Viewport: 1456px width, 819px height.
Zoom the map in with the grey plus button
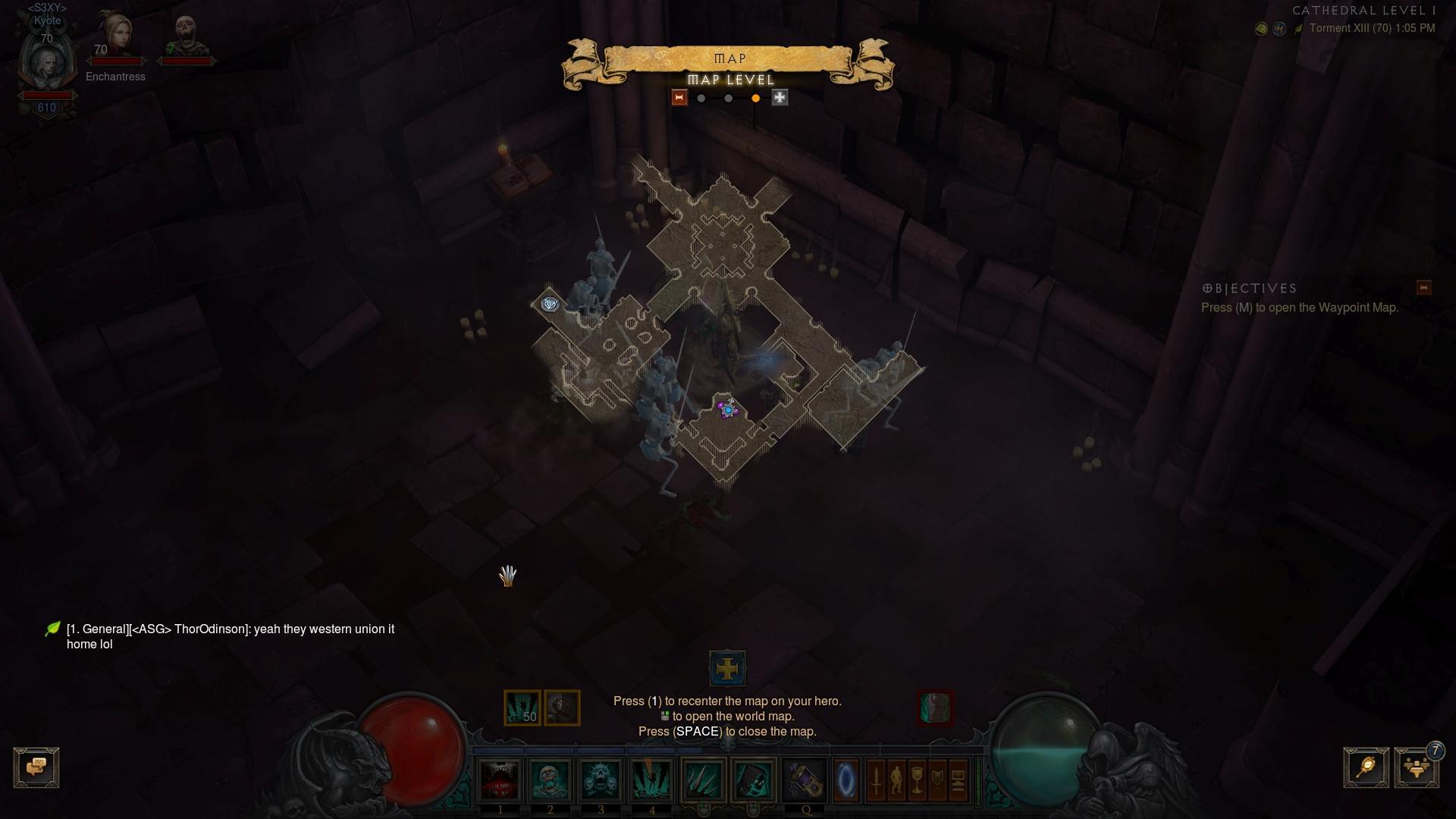pyautogui.click(x=780, y=98)
